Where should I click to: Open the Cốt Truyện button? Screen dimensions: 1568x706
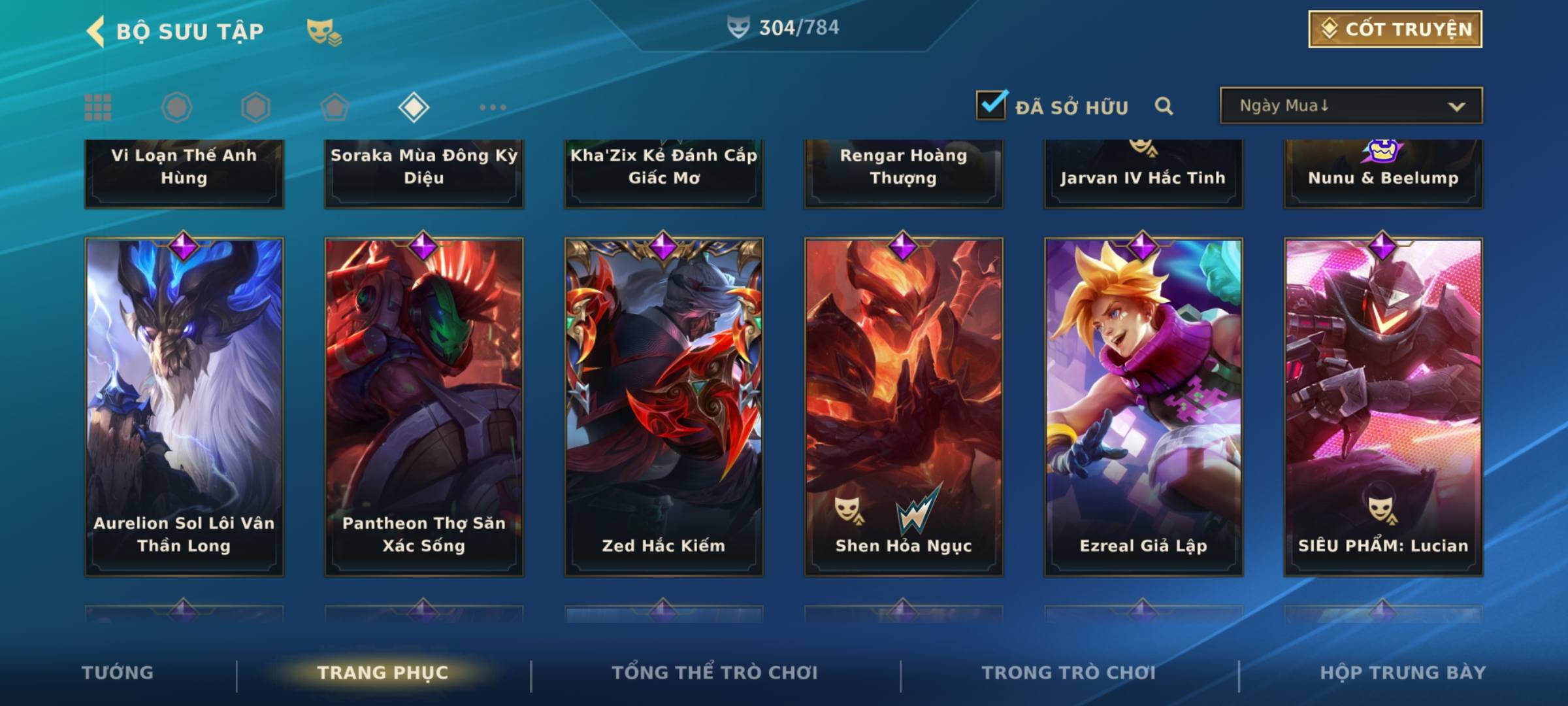(1395, 29)
